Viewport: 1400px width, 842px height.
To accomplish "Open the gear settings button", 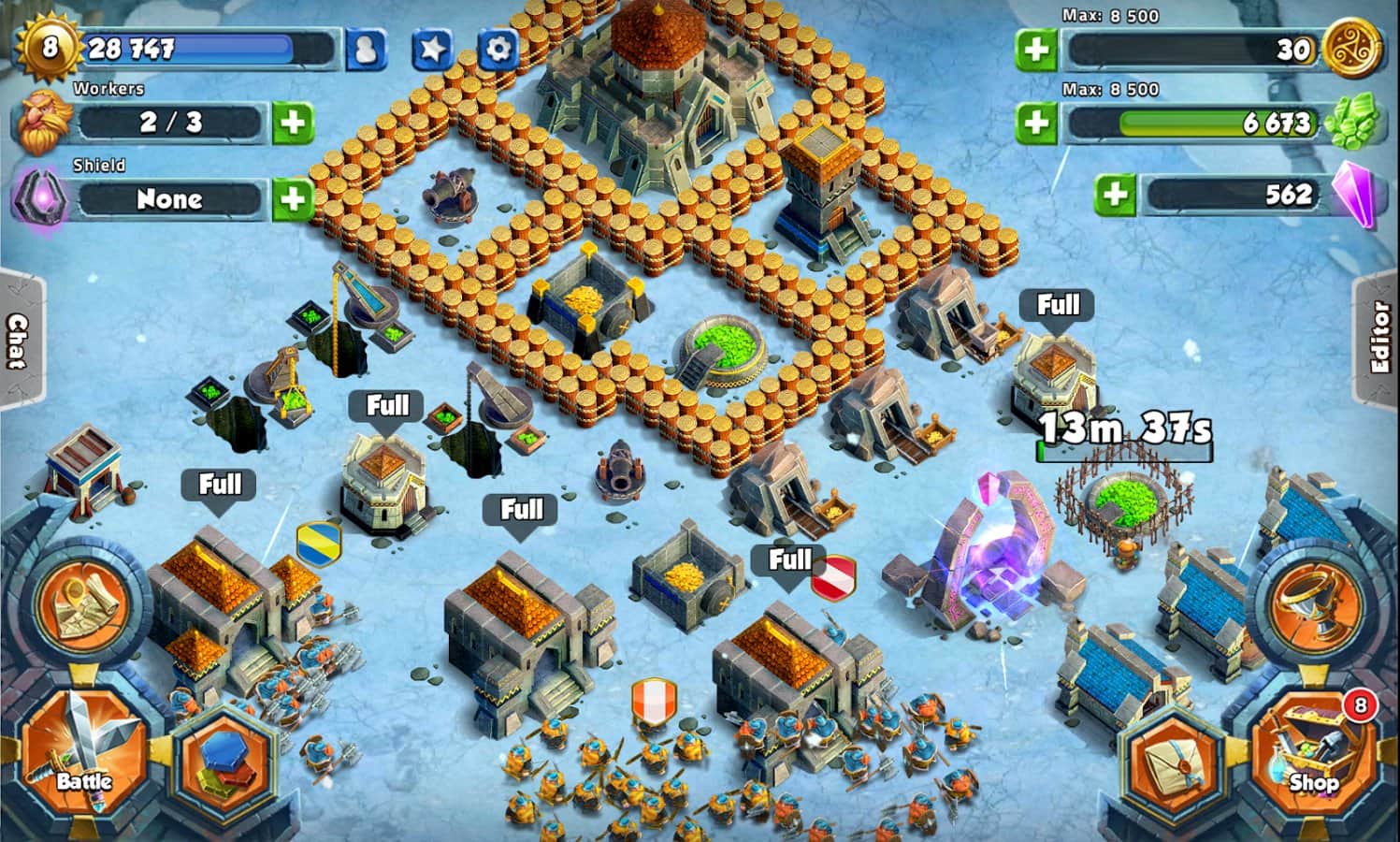I will 498,49.
